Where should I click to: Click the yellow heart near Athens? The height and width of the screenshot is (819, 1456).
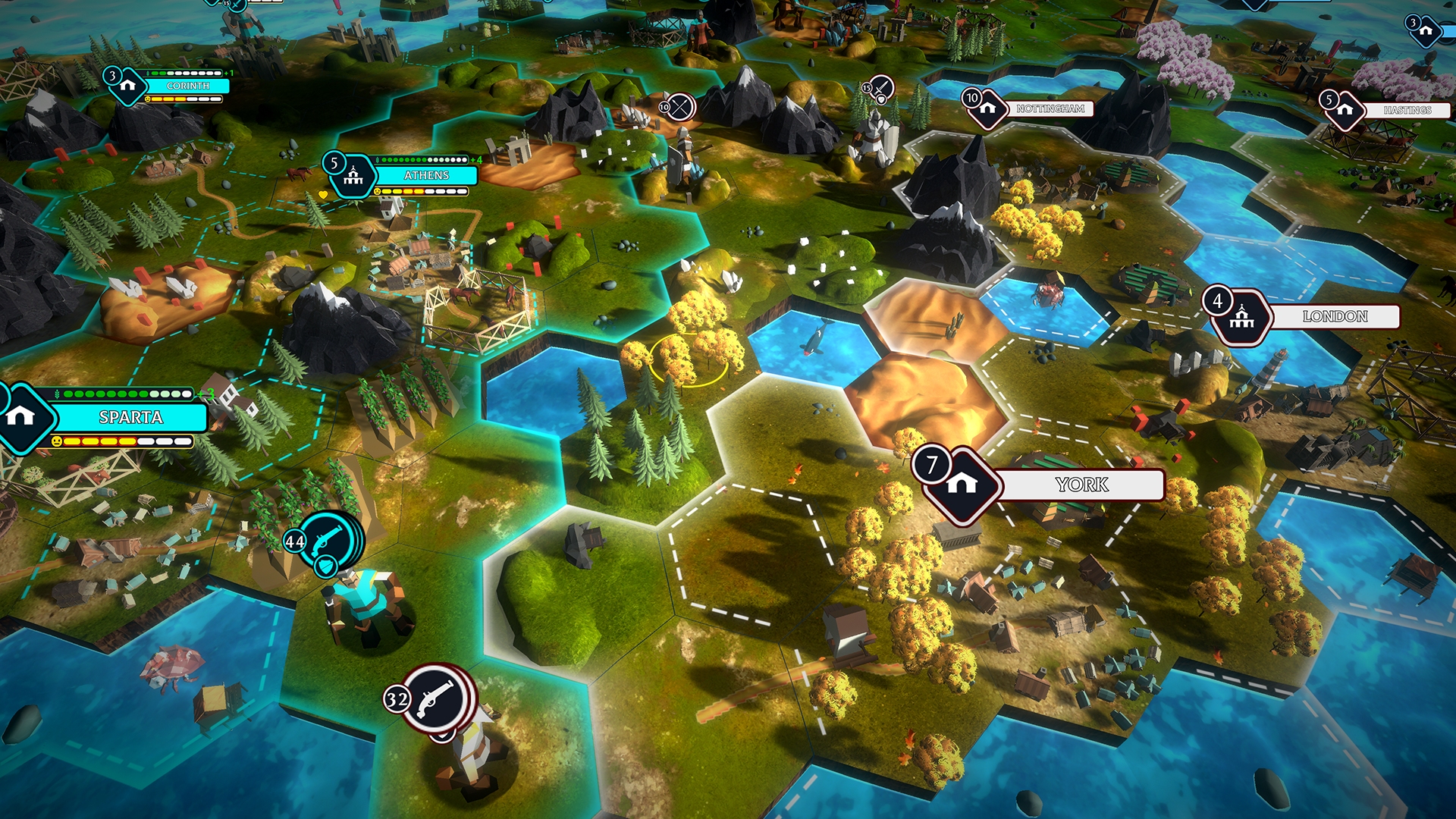click(323, 196)
